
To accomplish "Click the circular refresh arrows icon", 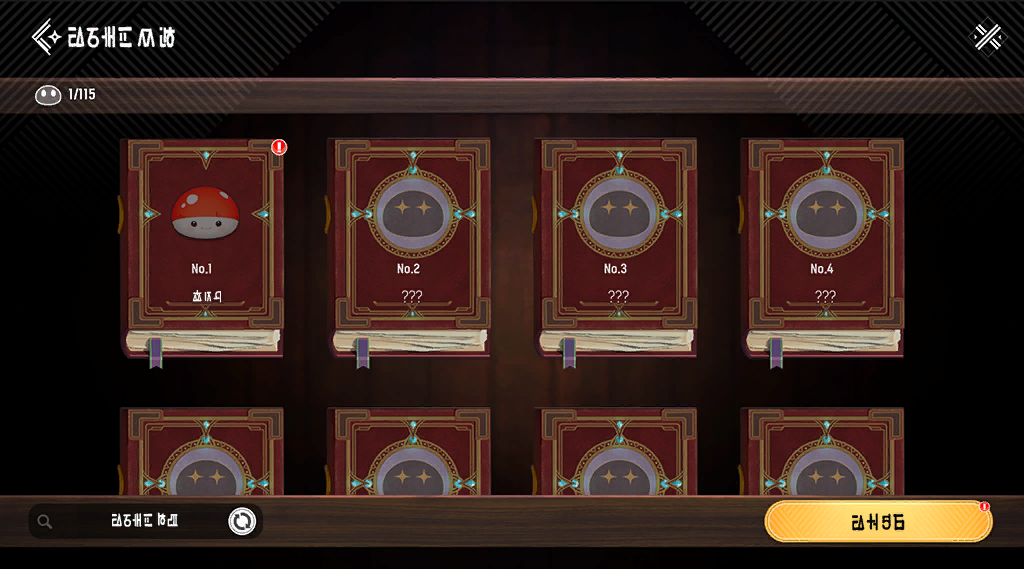I will pyautogui.click(x=242, y=521).
